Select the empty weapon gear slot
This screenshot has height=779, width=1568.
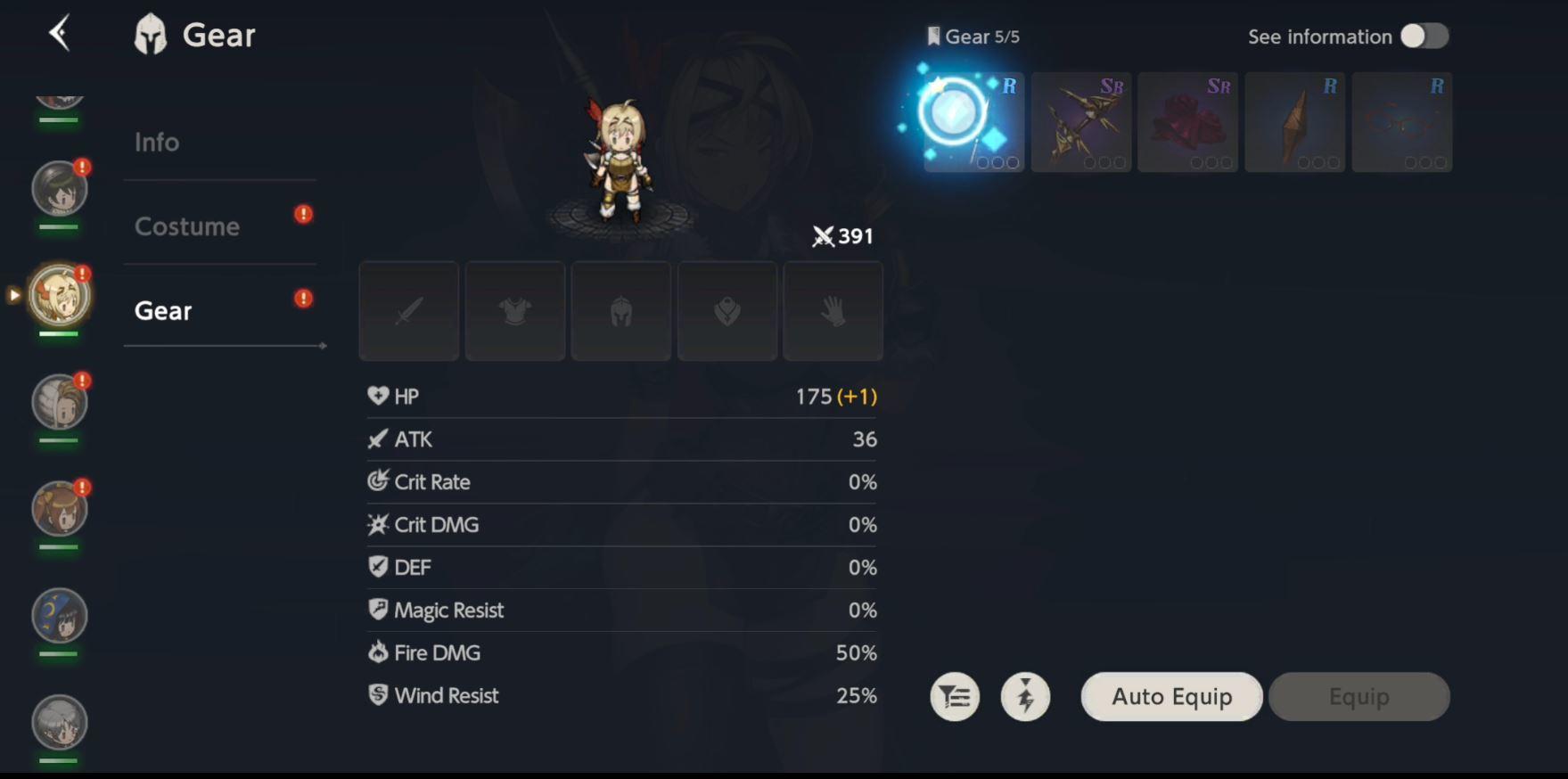408,310
